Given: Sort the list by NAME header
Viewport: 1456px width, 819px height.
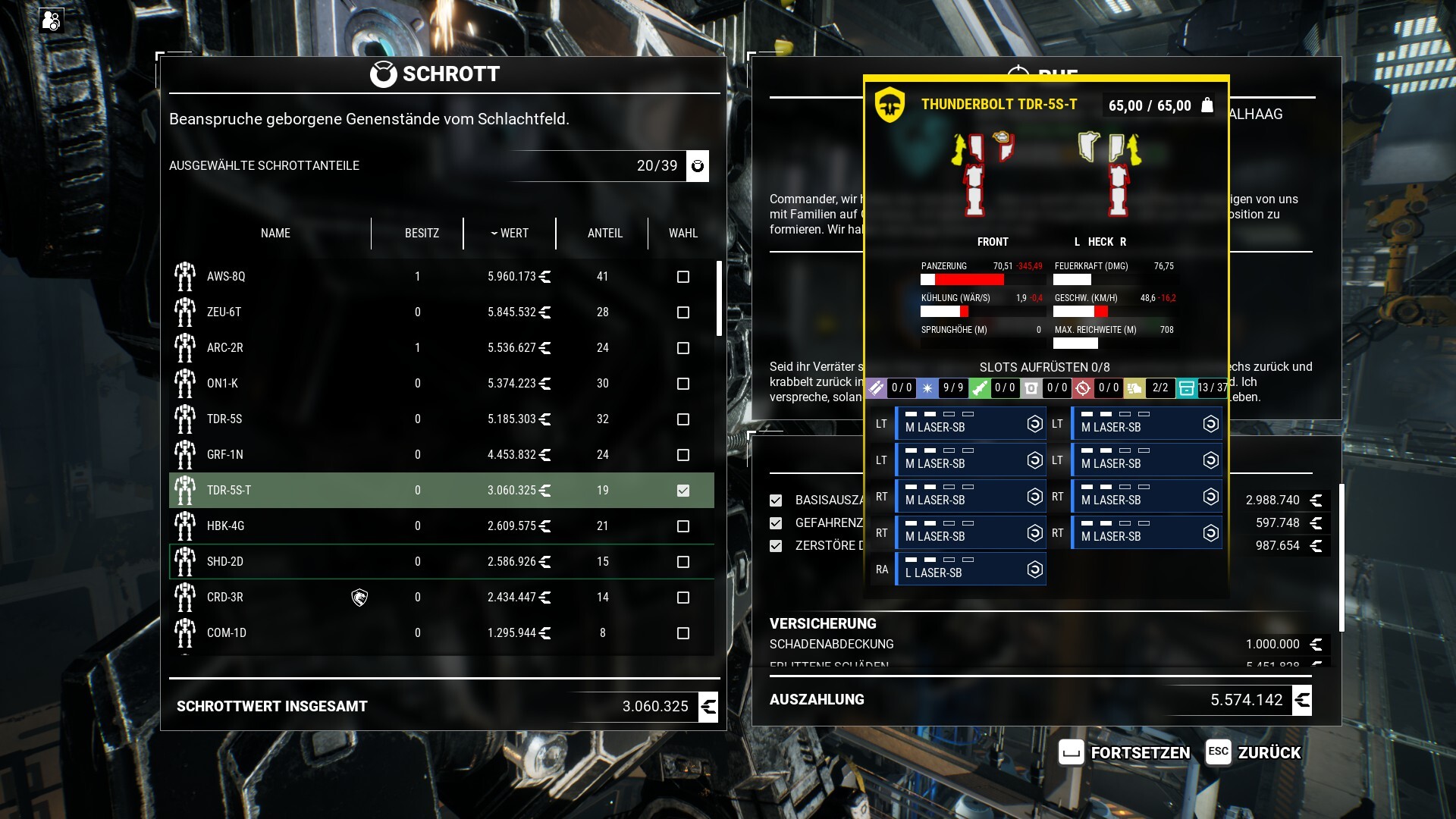Looking at the screenshot, I should (x=275, y=234).
